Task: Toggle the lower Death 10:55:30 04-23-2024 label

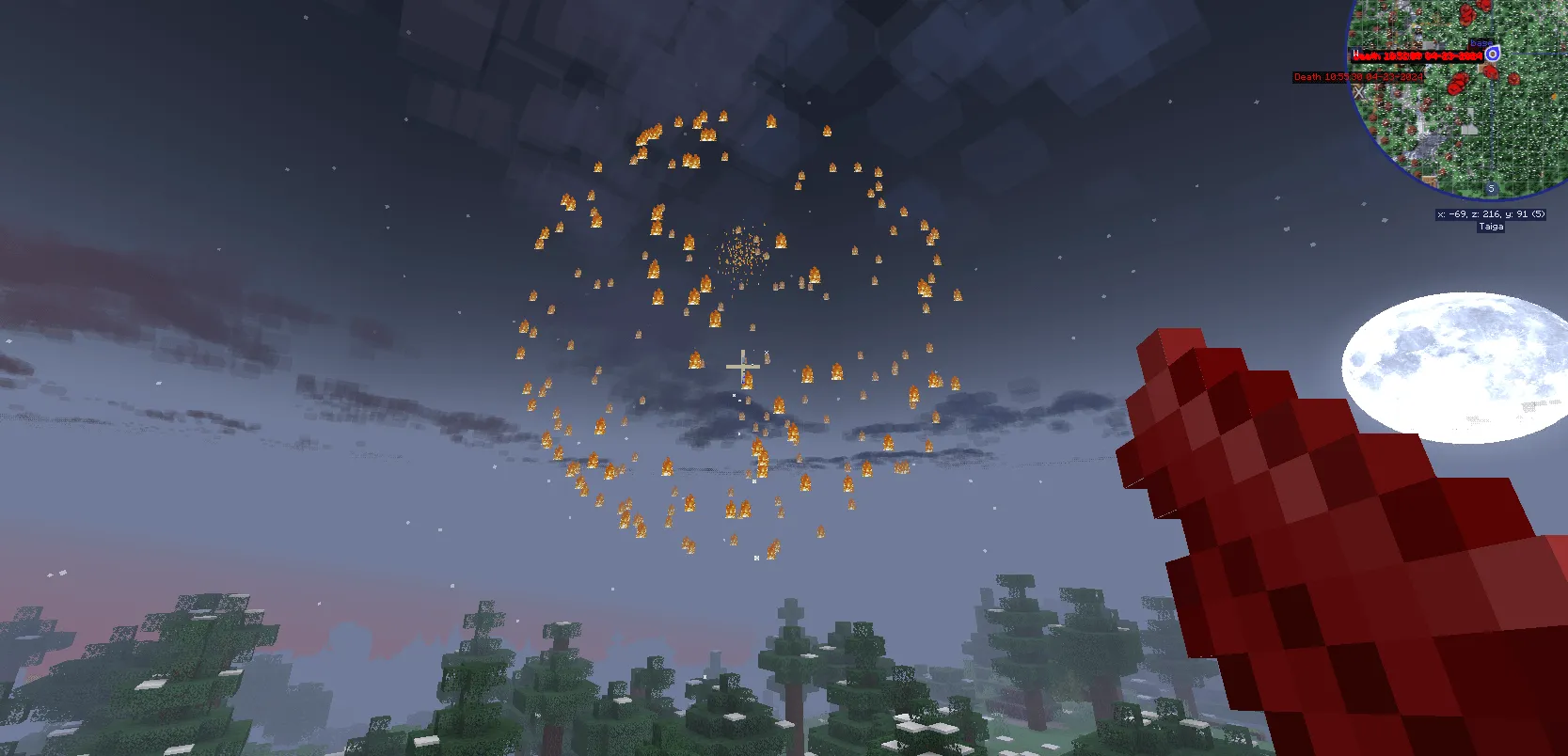Action: coord(1358,77)
